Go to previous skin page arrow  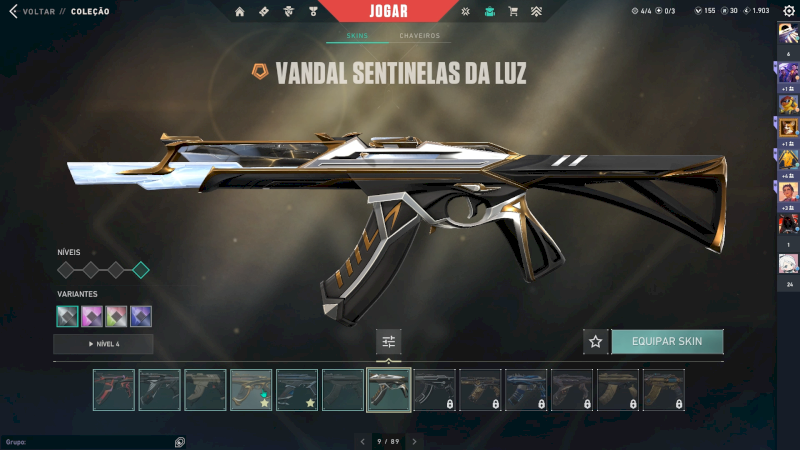point(362,441)
